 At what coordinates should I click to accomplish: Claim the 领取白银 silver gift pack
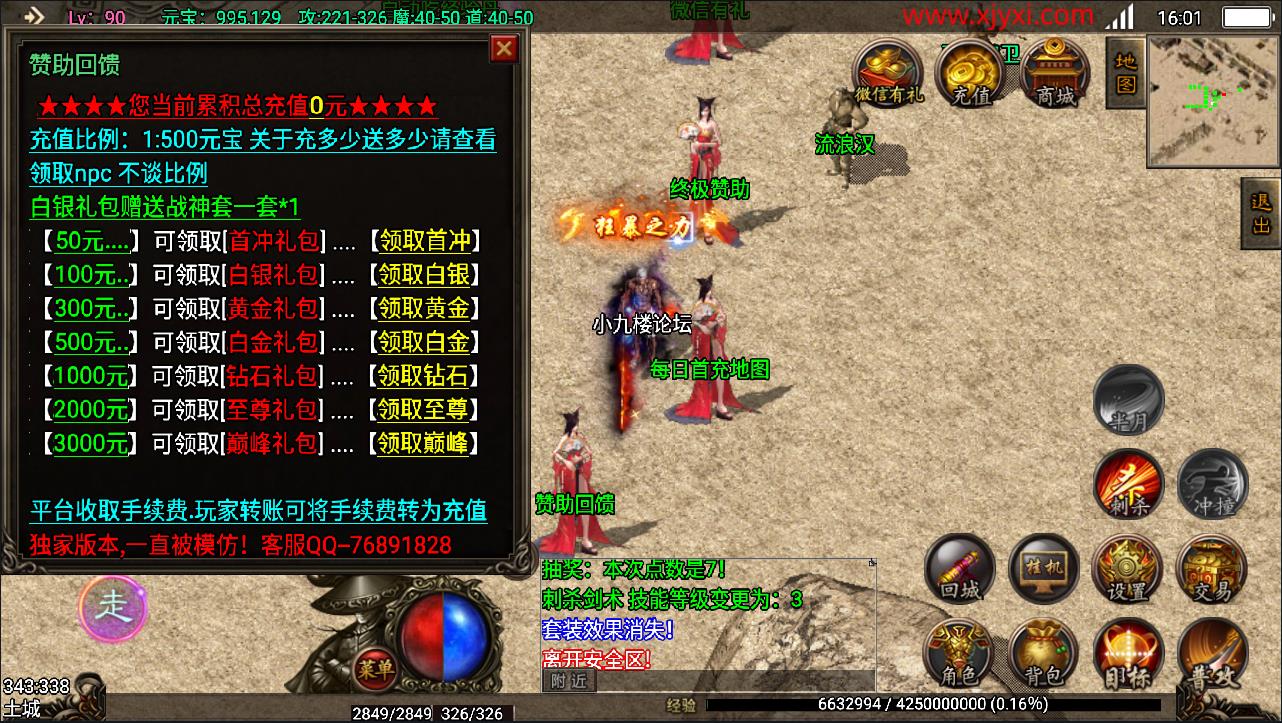425,275
